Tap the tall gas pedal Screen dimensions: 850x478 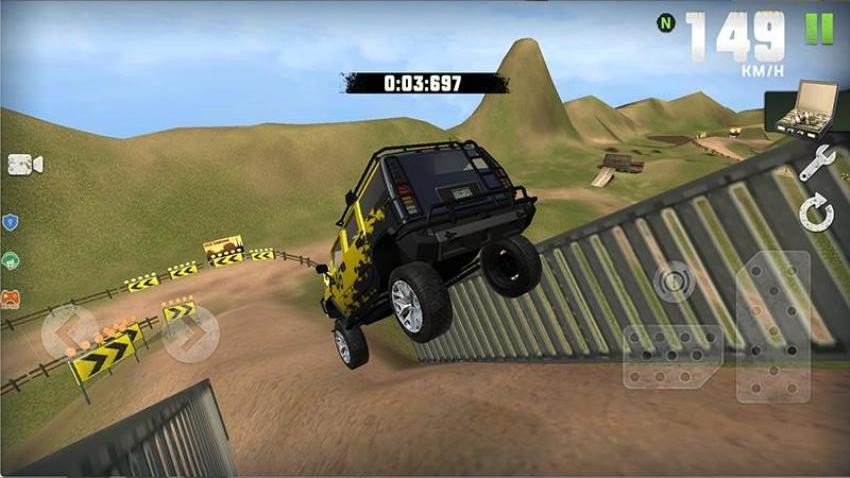[x=773, y=327]
